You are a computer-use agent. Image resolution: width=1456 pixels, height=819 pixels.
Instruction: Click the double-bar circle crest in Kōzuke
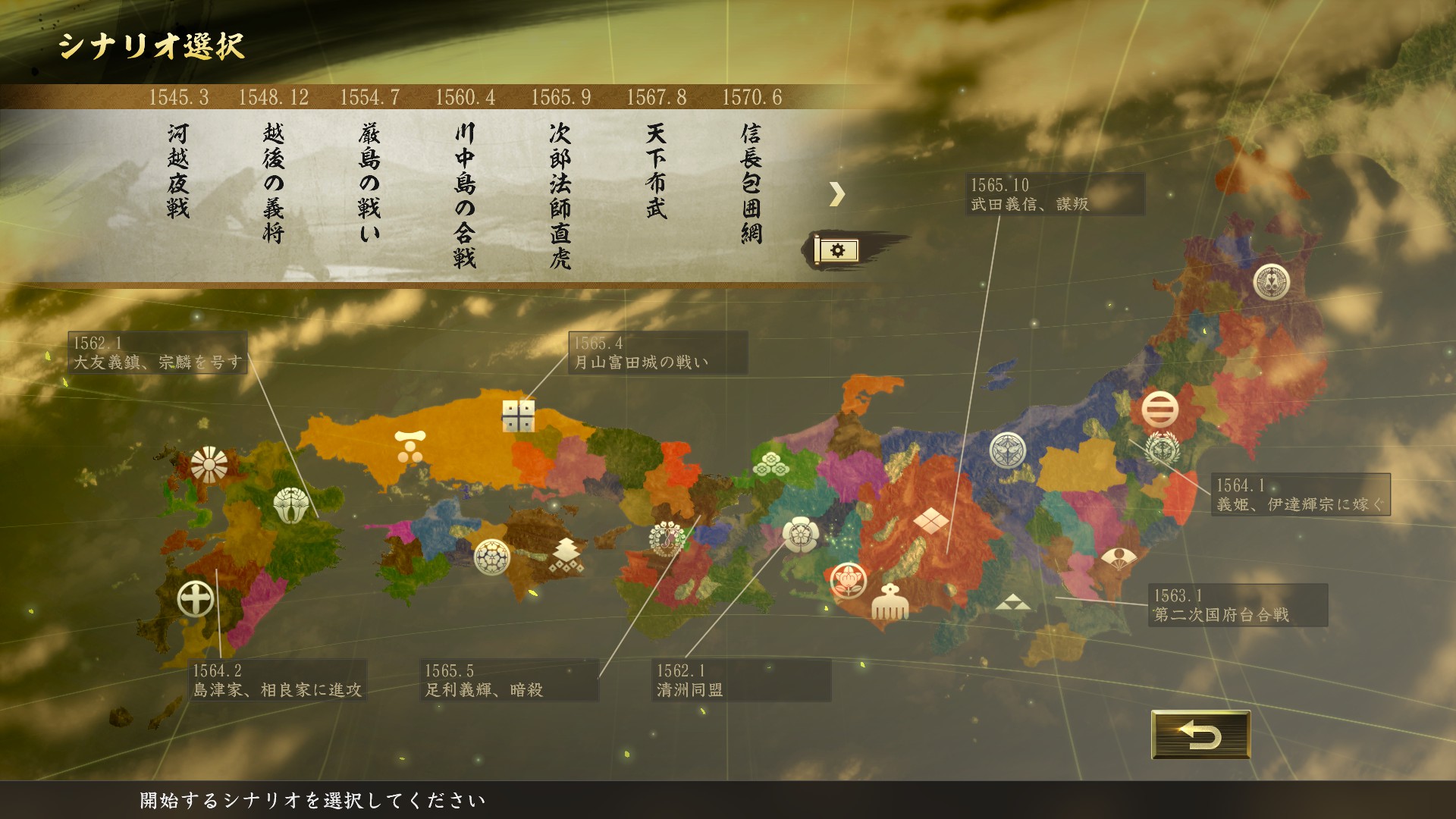coord(1160,409)
